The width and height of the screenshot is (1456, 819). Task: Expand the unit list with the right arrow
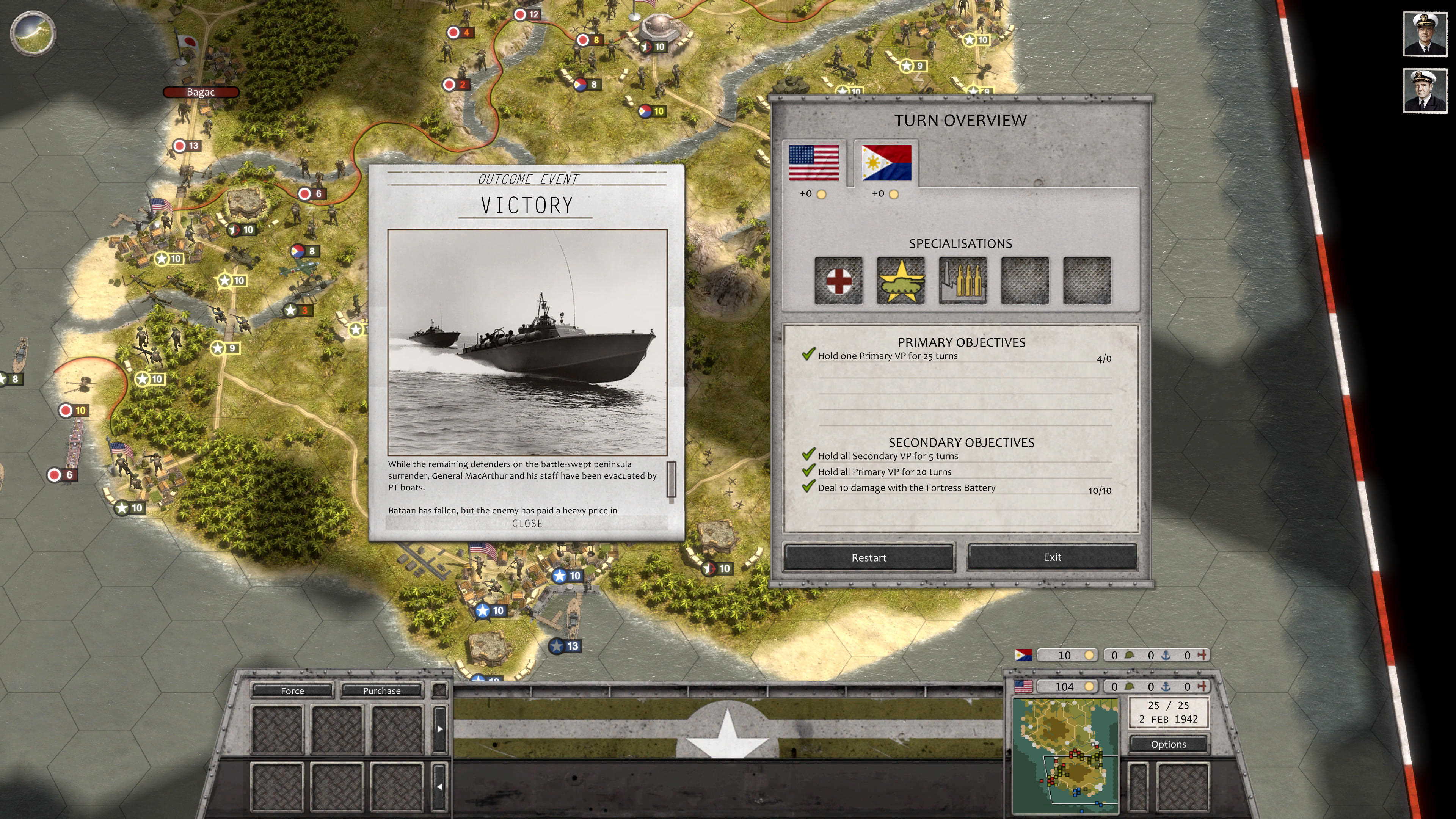coord(440,729)
